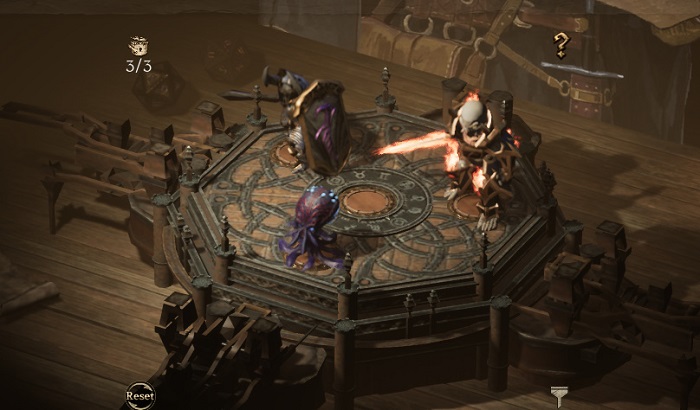Open the question mark help icon
700x410 pixels.
coord(562,45)
